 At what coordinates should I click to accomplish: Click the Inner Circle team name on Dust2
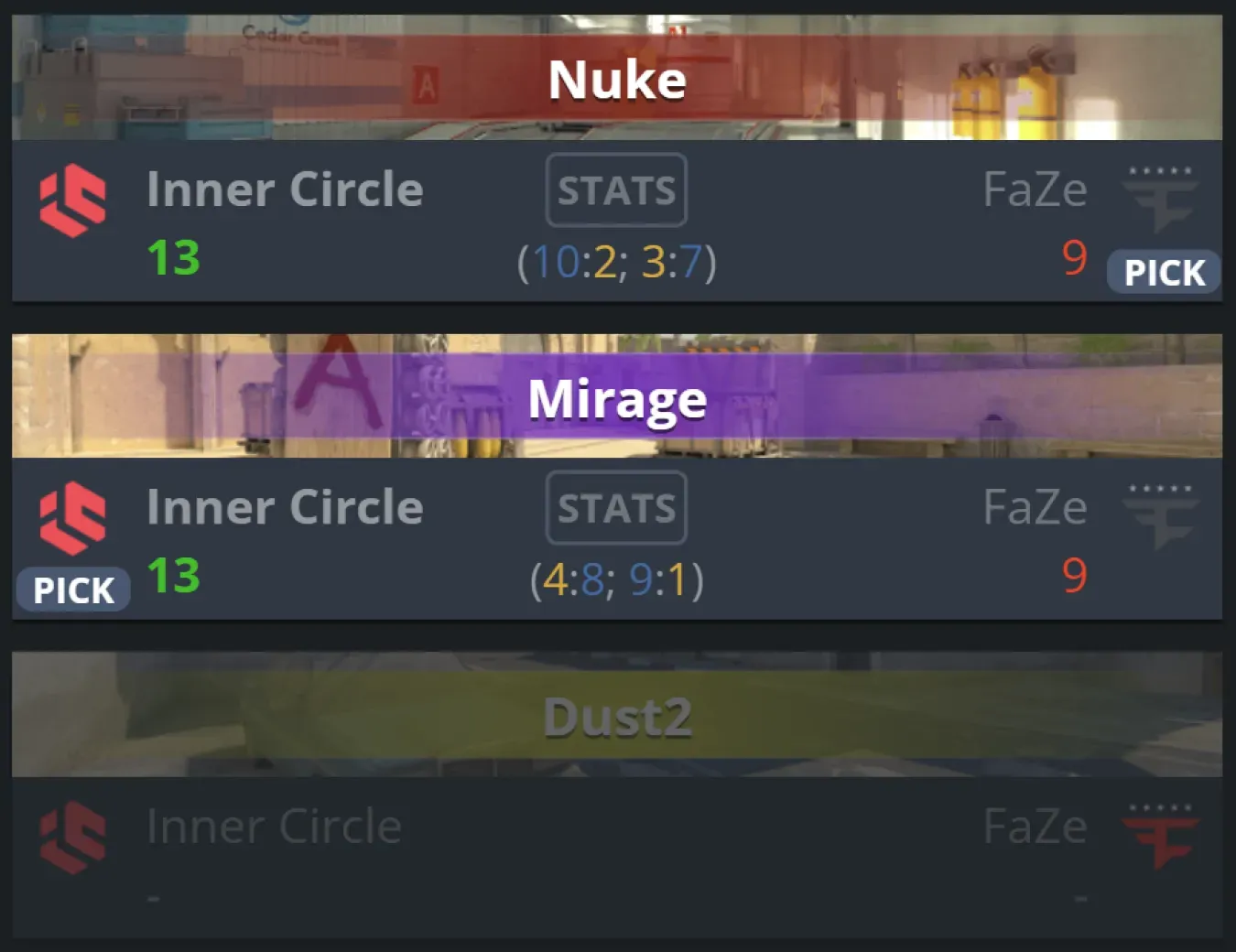[x=273, y=826]
